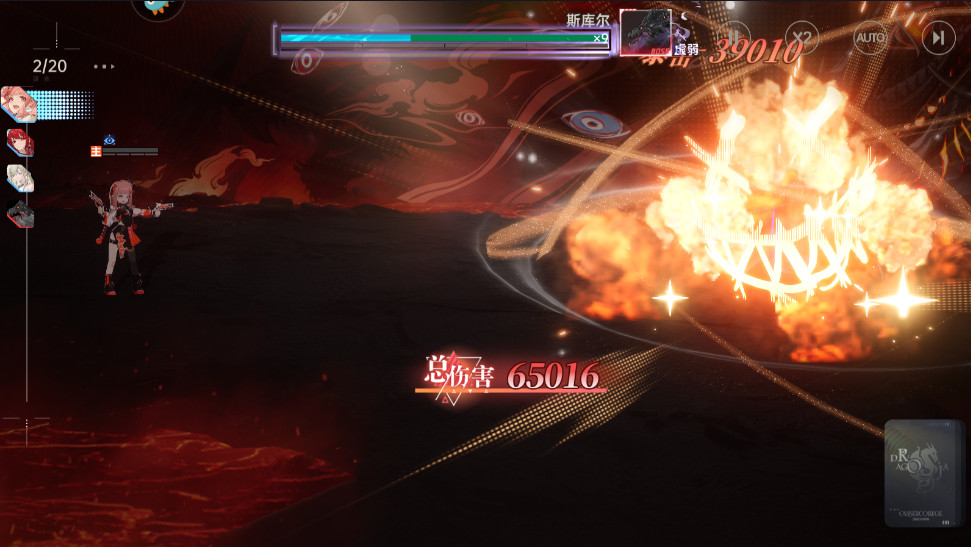Select the black dragon turn portrait

20,213
